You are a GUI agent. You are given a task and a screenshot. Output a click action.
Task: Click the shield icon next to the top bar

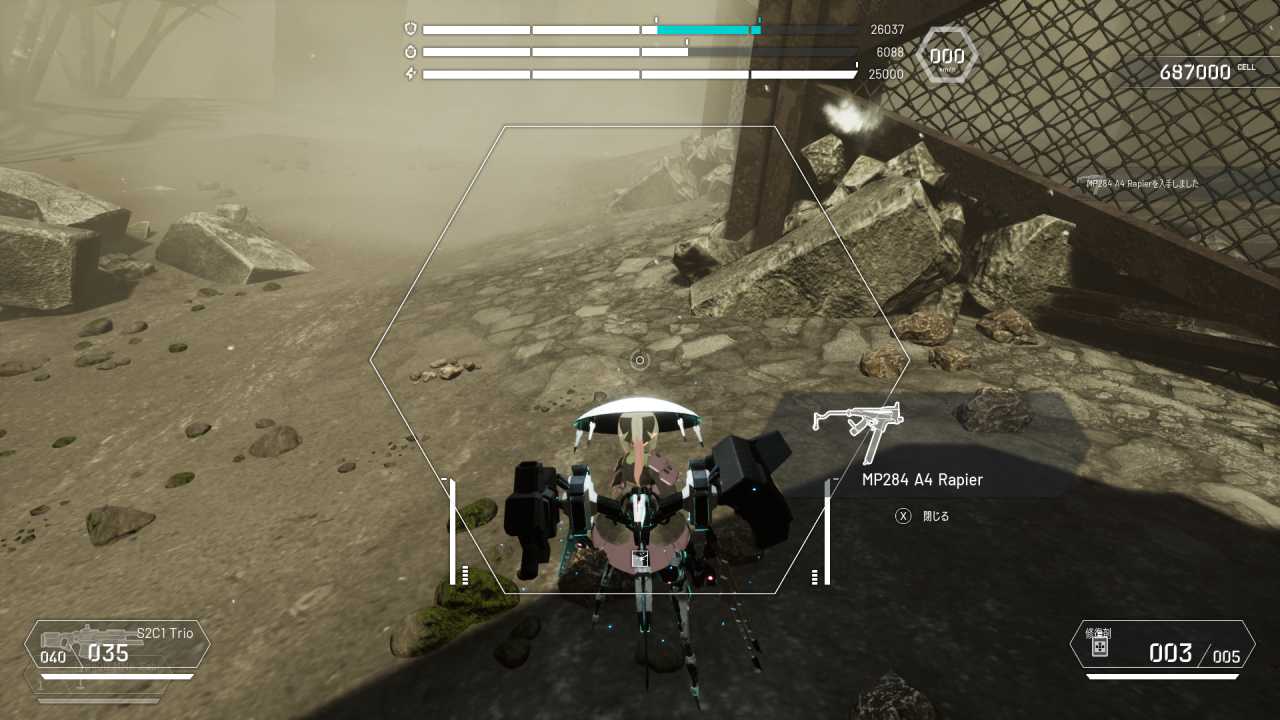(x=411, y=29)
